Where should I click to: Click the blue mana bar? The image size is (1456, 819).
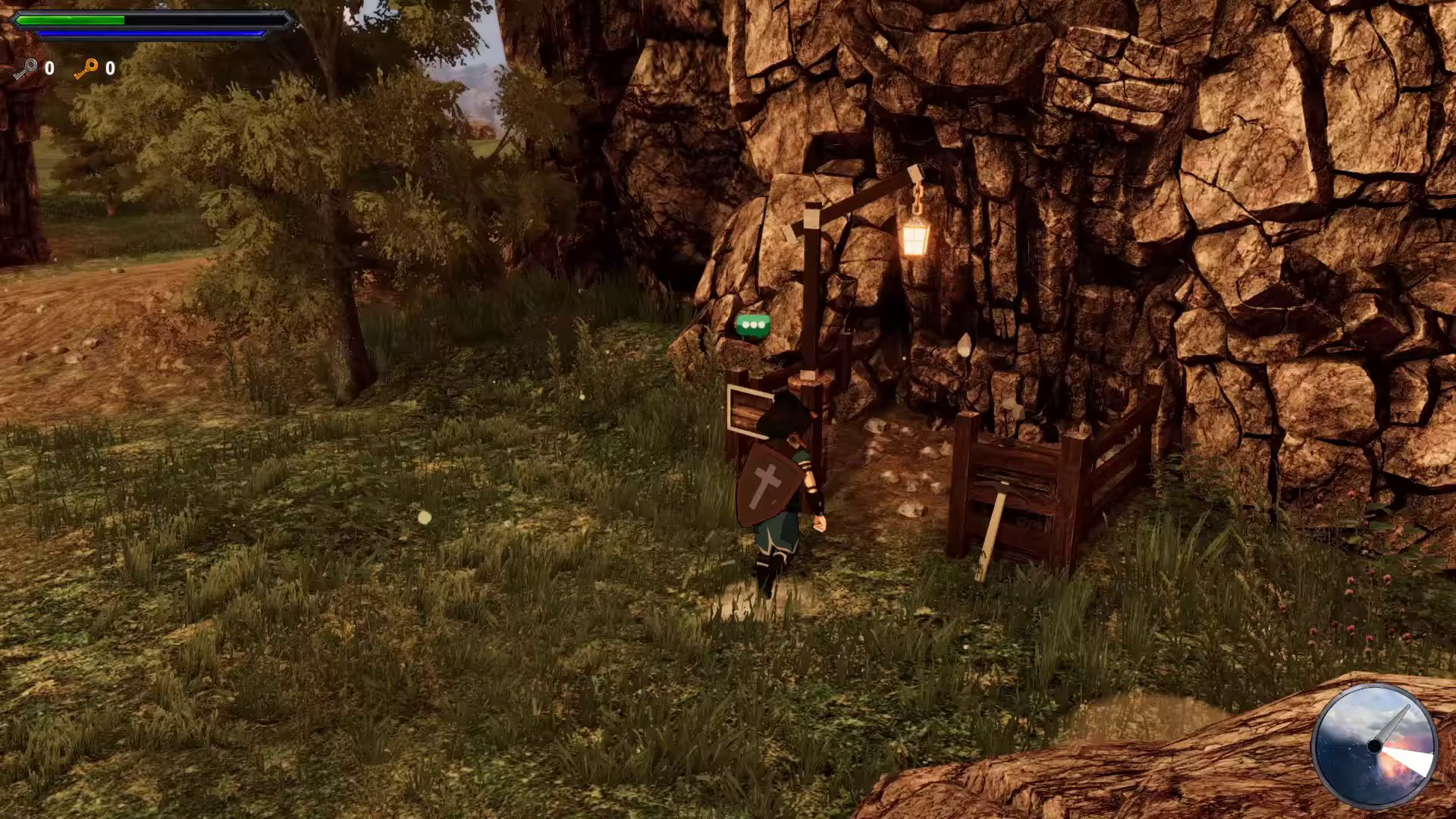tap(152, 33)
